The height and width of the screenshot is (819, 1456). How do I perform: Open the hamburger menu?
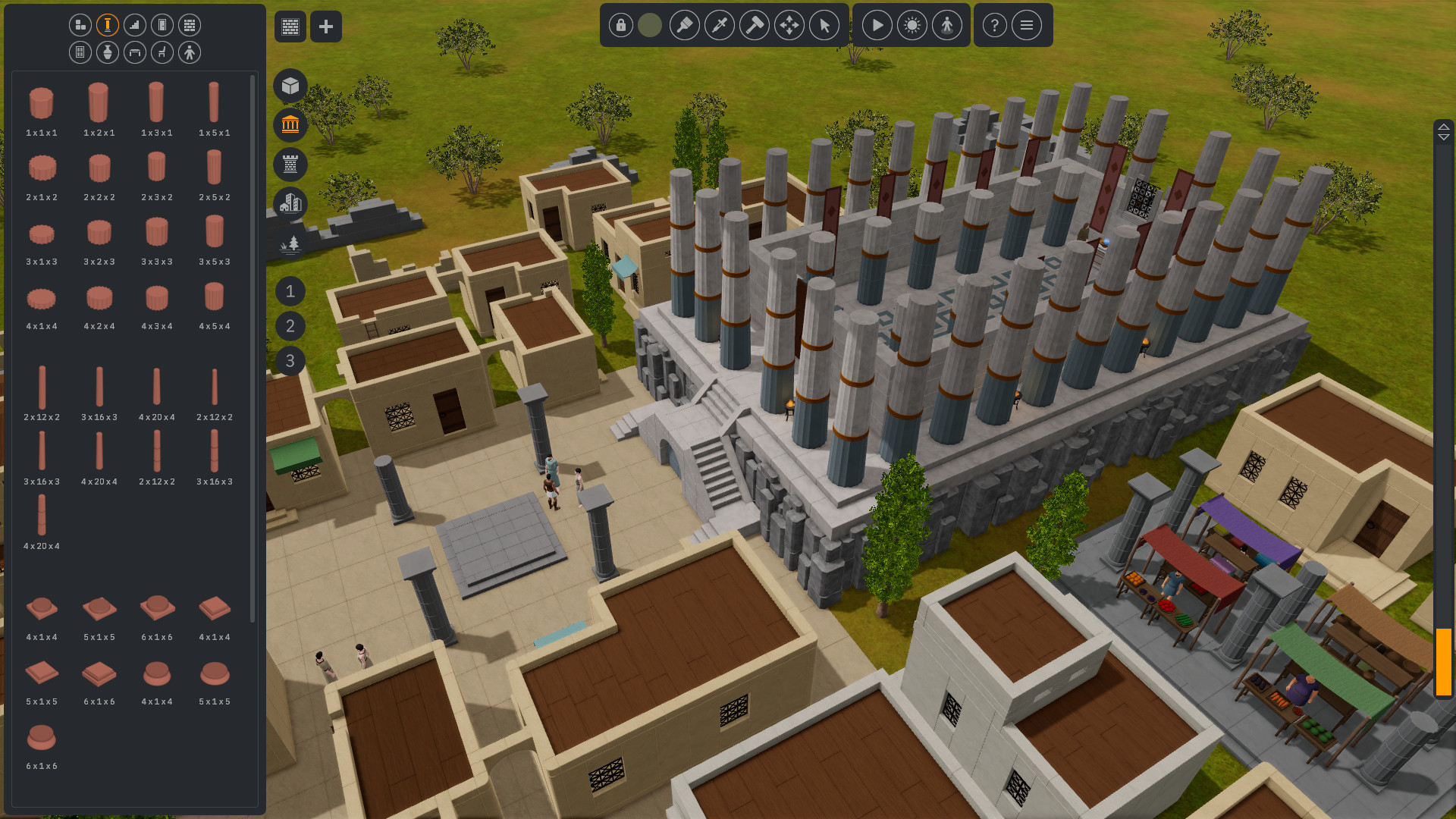coord(1027,25)
